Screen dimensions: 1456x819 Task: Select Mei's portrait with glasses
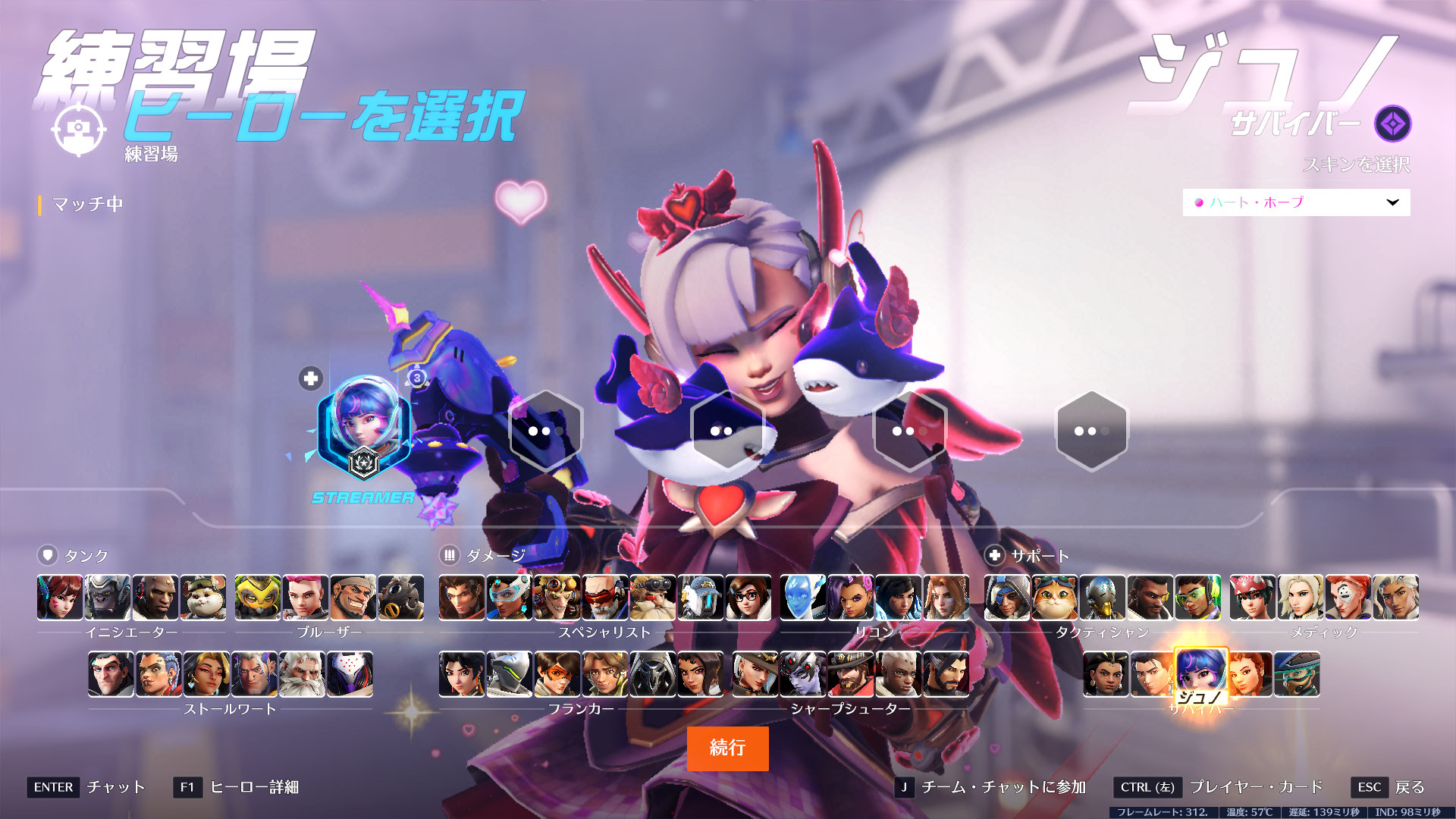[x=748, y=597]
